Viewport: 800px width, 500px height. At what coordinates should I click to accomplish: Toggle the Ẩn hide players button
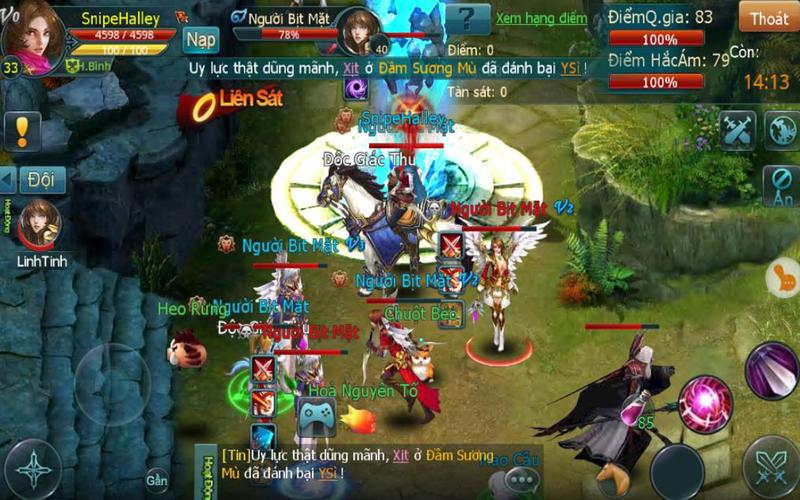click(780, 186)
